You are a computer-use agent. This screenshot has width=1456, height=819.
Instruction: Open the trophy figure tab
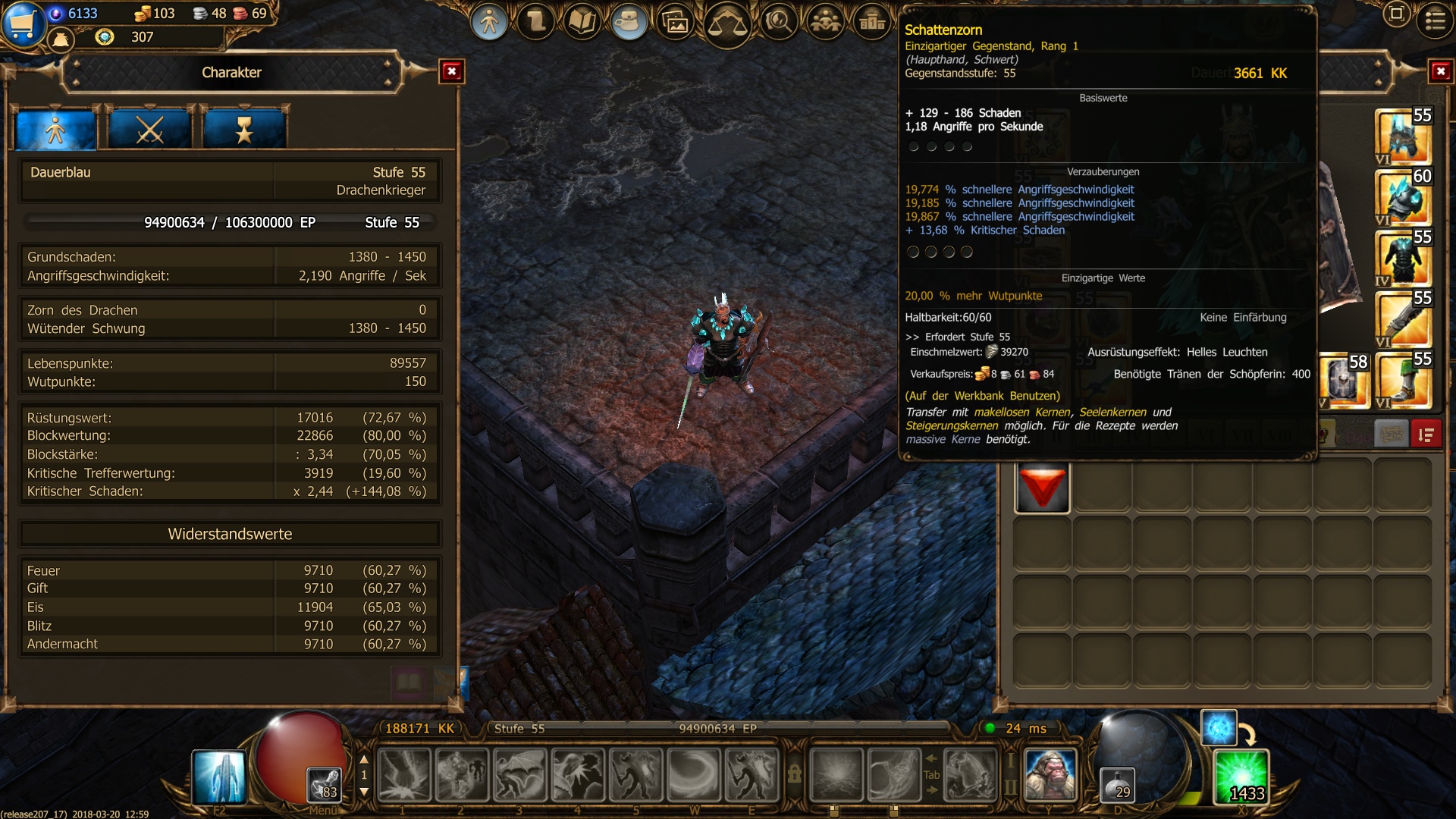244,130
